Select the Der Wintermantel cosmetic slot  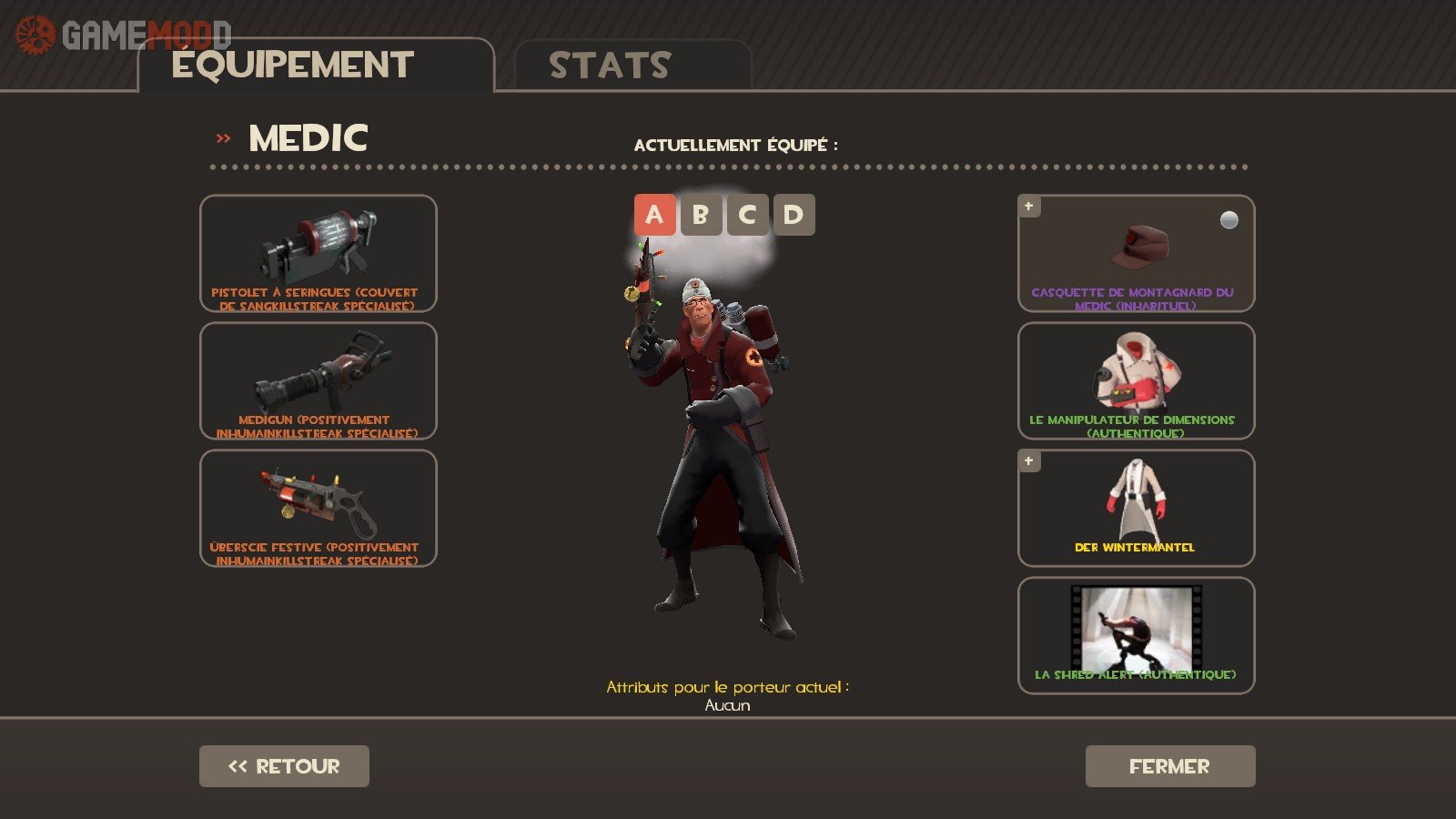[x=1136, y=508]
